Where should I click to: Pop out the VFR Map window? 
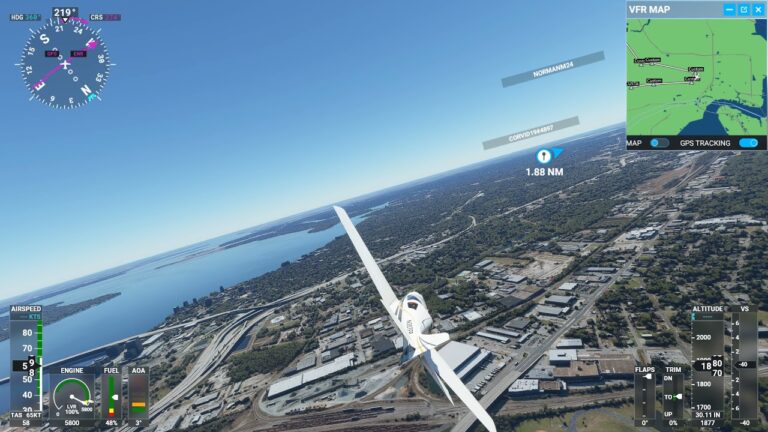(745, 10)
